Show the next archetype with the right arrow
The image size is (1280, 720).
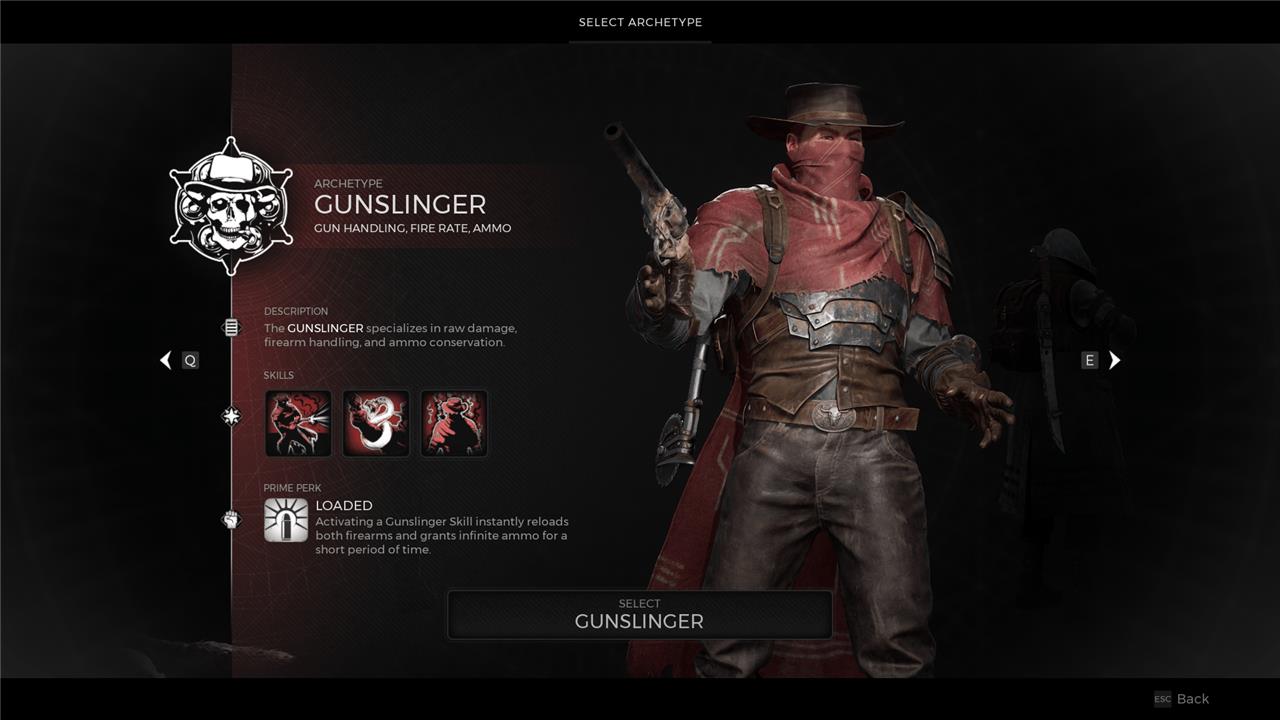(1114, 360)
